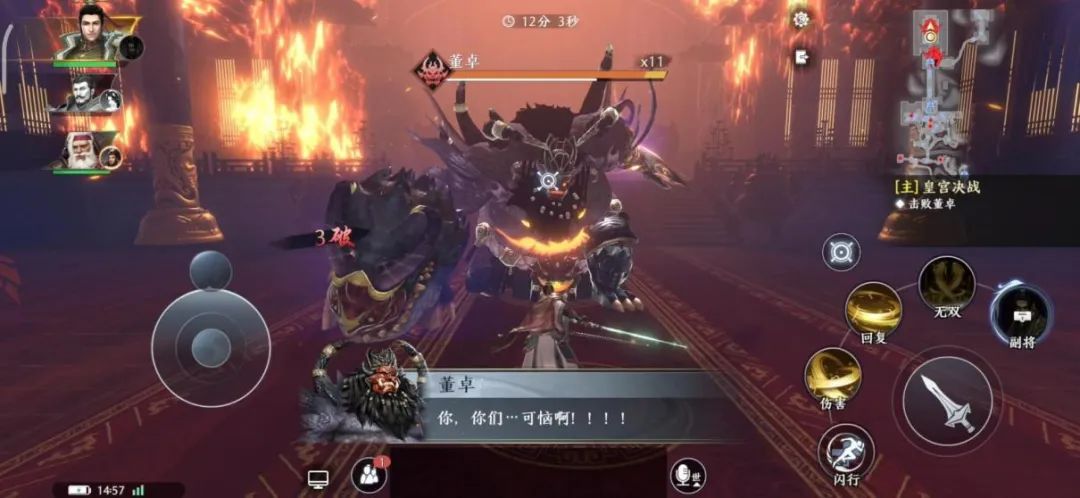
Task: Tap the virtual movement joystick
Action: [x=210, y=346]
